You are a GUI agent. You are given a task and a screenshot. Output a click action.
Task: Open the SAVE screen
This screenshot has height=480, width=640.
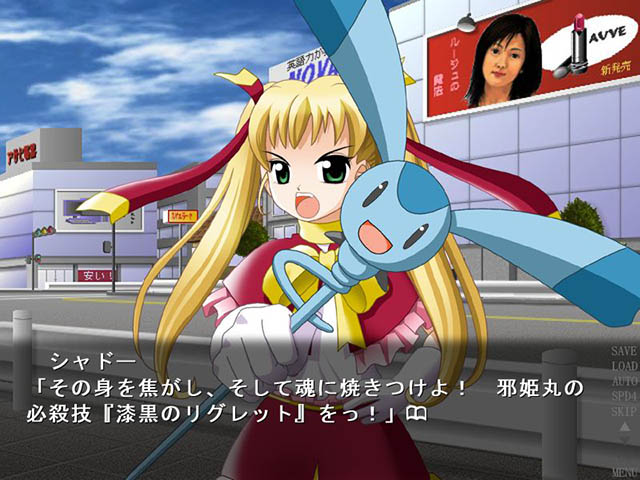click(x=623, y=352)
